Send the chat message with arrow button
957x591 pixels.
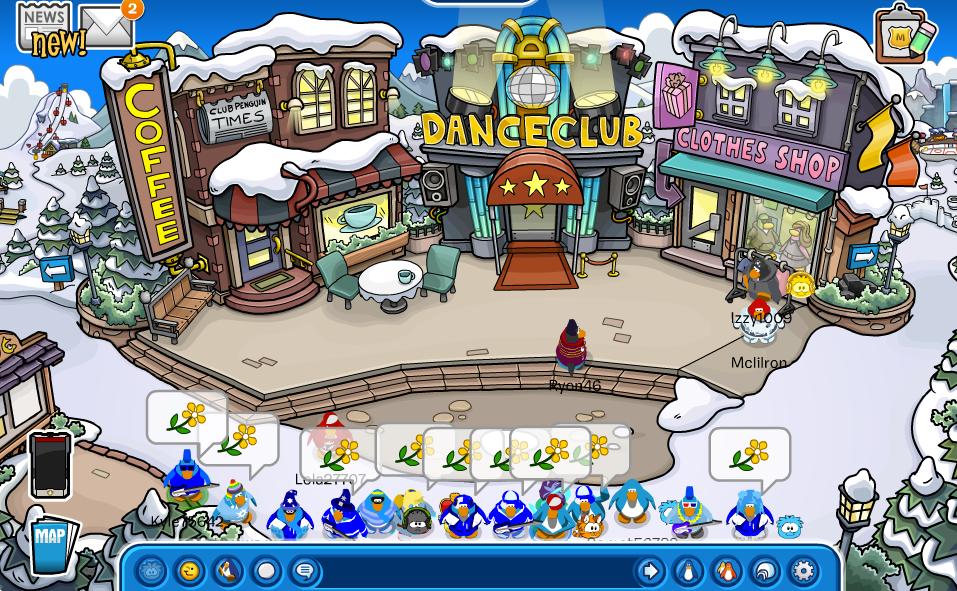[650, 571]
